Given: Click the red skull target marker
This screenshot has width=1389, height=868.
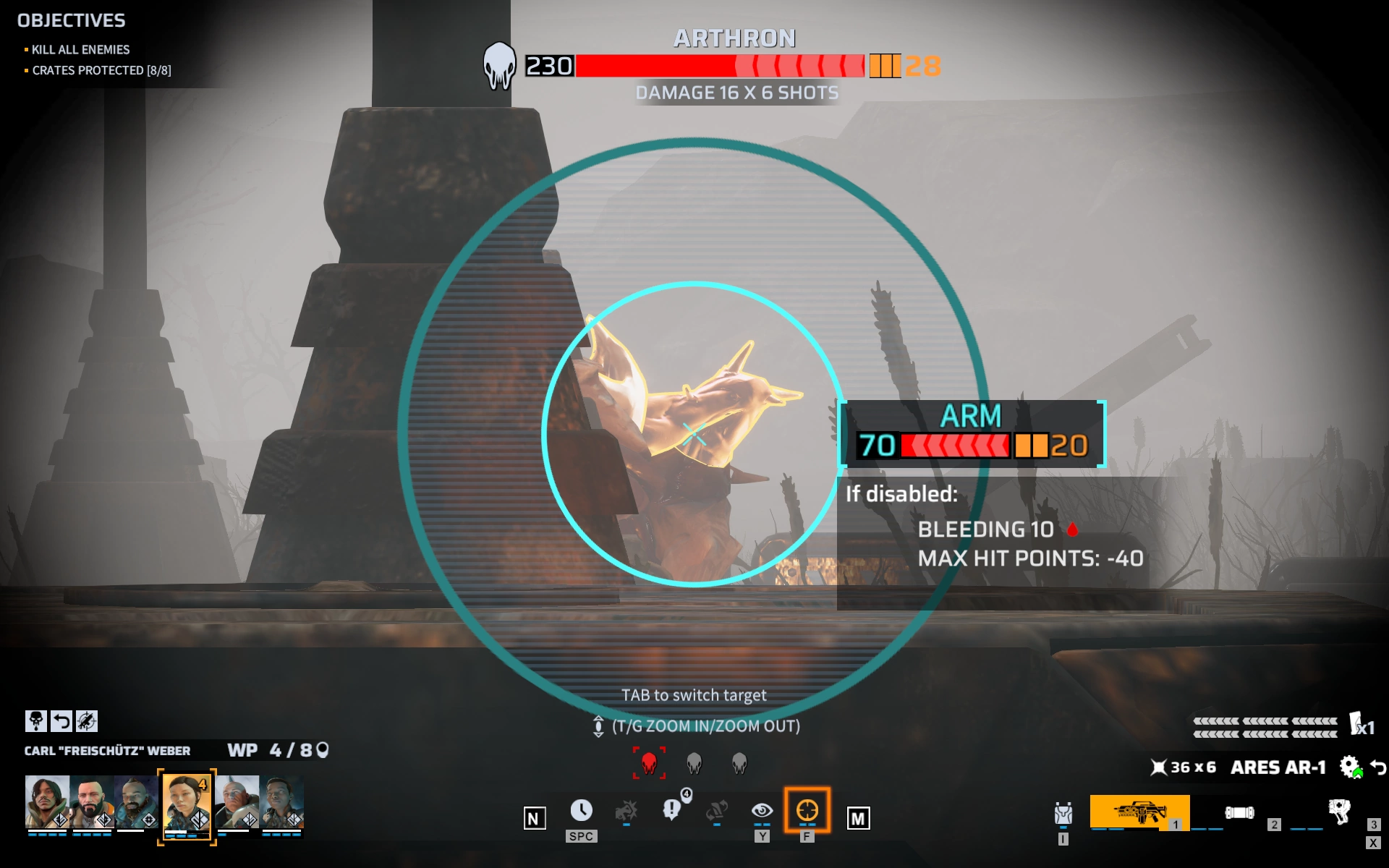Looking at the screenshot, I should [649, 763].
